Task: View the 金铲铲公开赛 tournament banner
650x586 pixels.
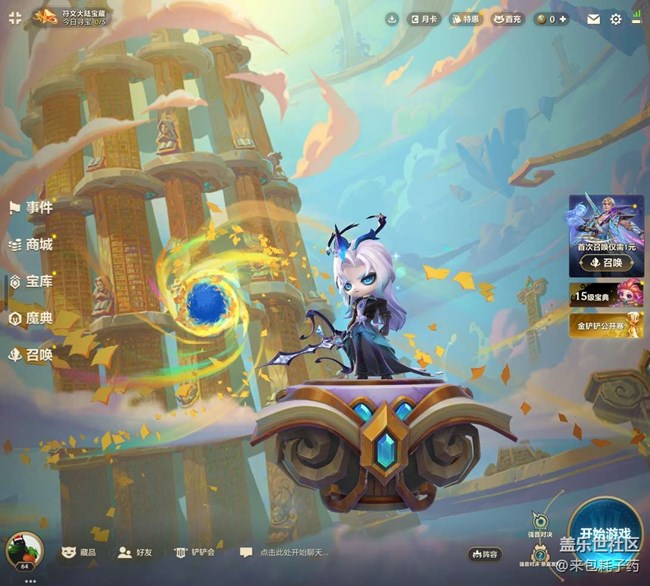Action: coord(606,325)
